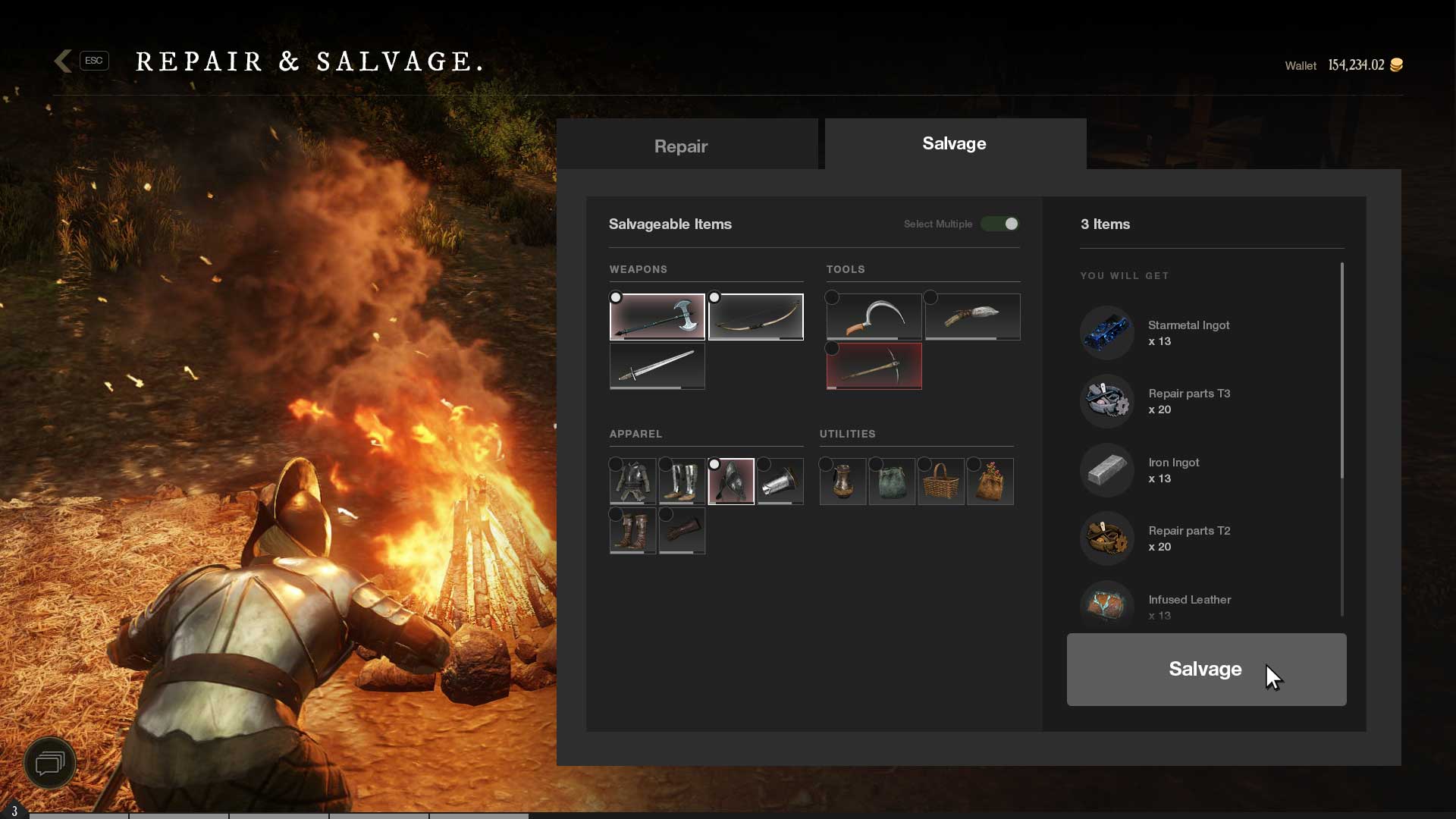Screen dimensions: 1456x819
Task: Deselect the bow in Weapons
Action: [x=756, y=317]
